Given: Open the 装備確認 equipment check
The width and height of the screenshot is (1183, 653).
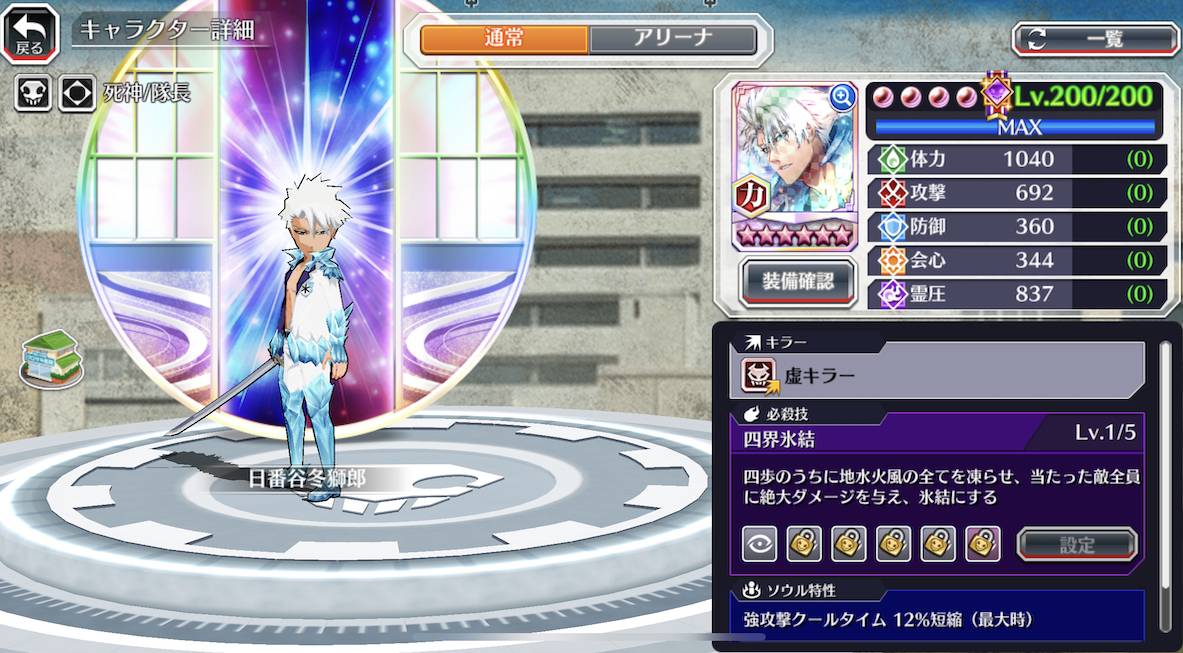Looking at the screenshot, I should 798,281.
